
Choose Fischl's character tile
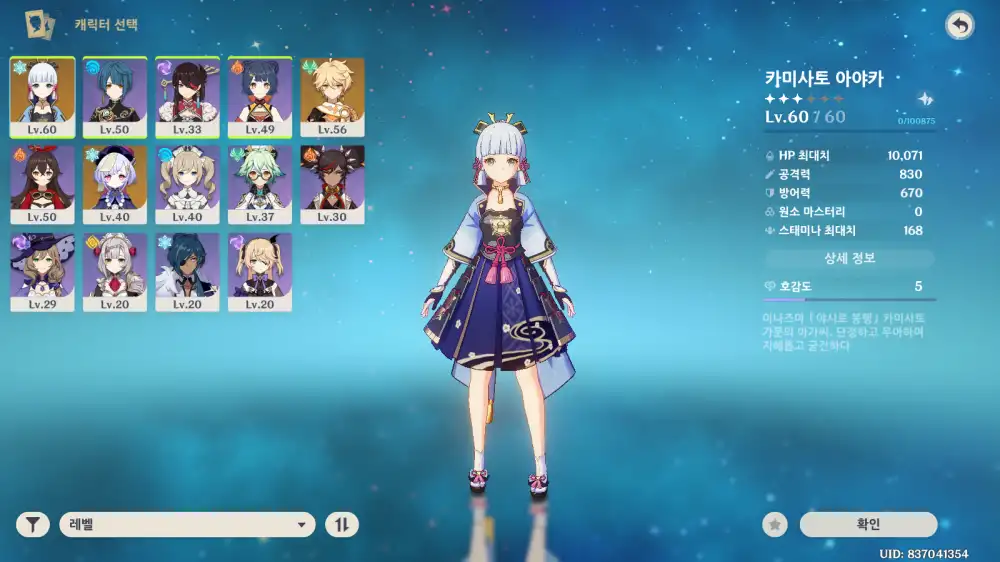pos(260,271)
